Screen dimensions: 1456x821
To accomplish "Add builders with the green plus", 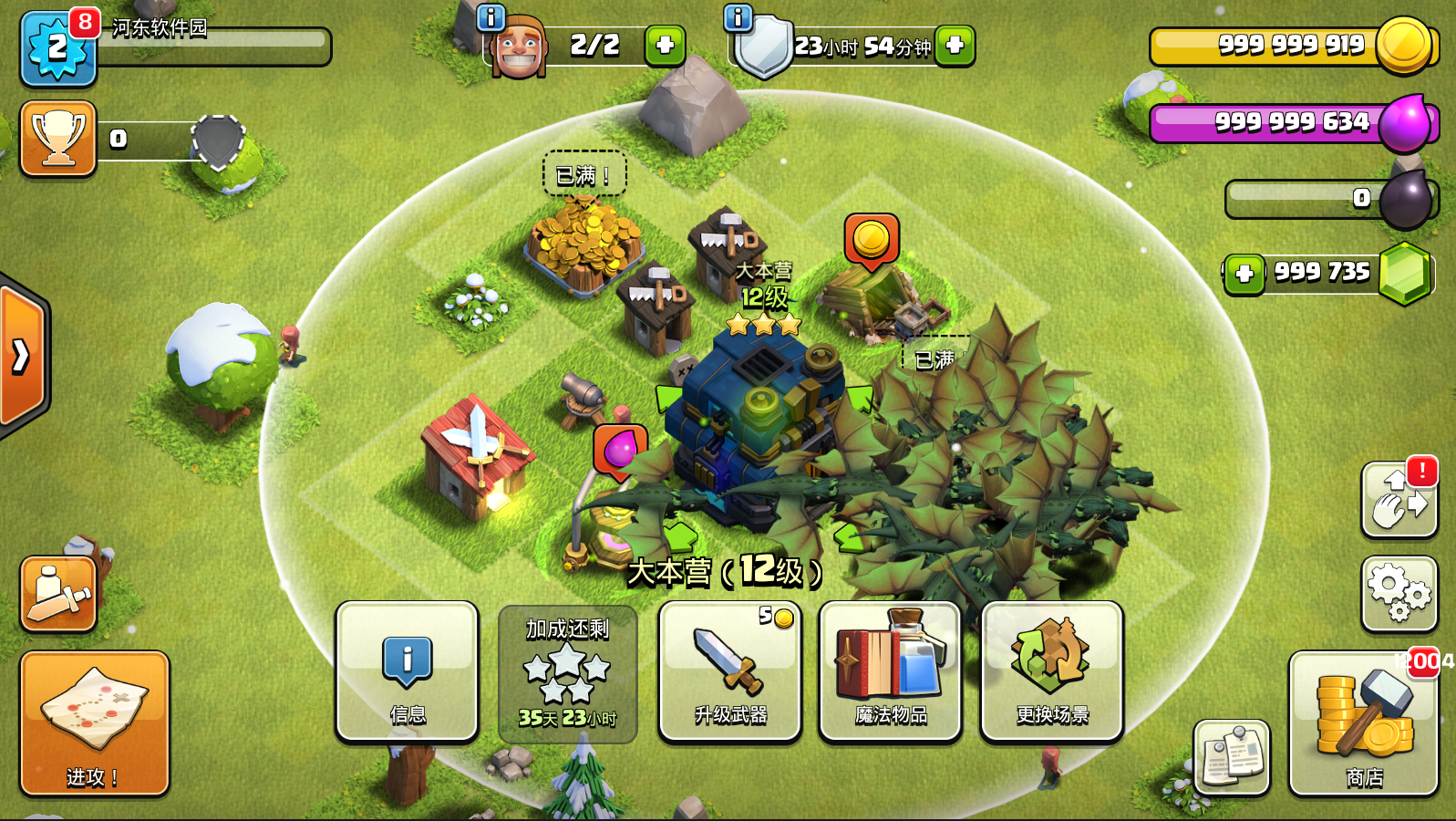I will pos(665,45).
